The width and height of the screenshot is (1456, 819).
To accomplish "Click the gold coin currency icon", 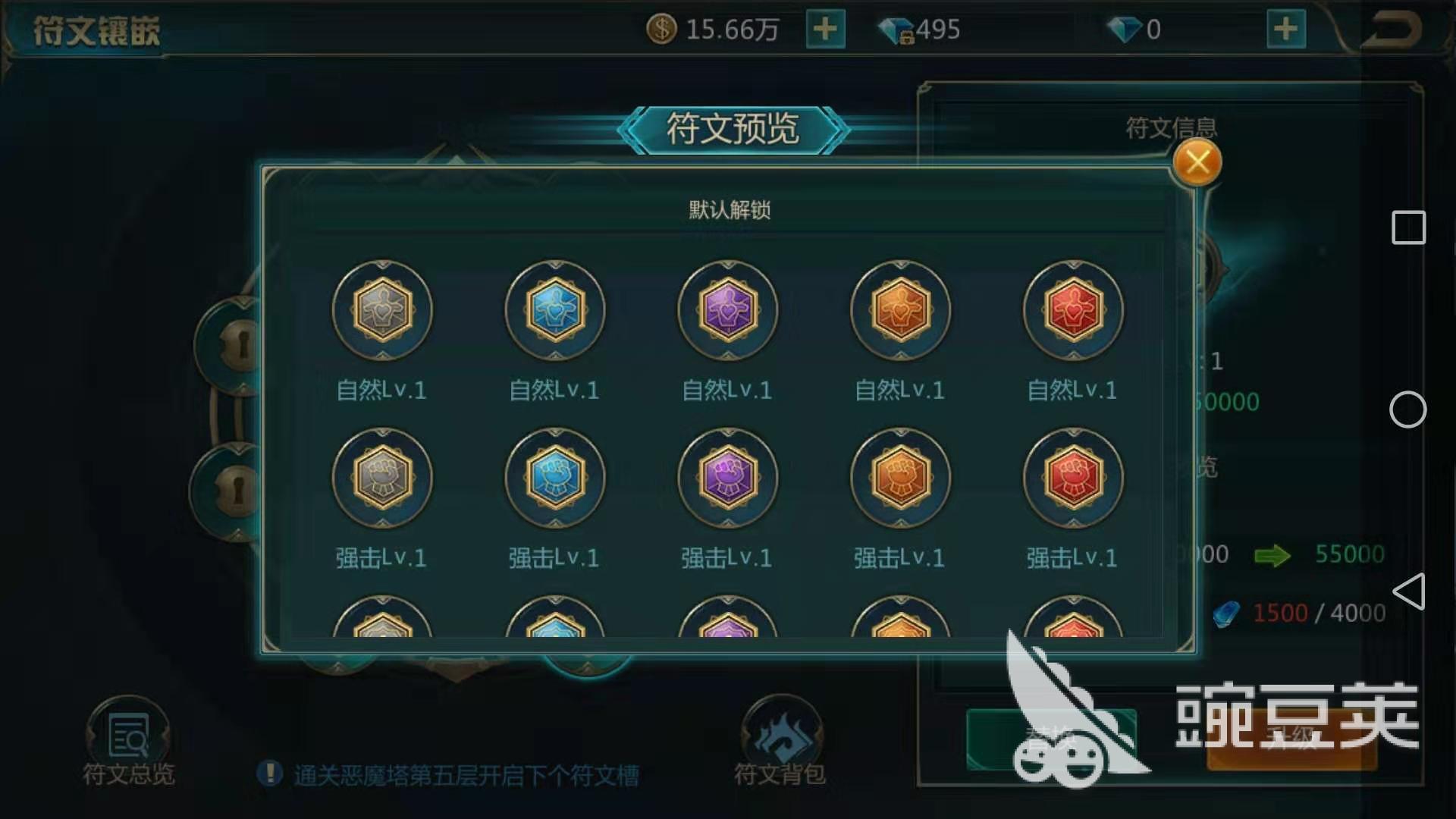I will 661,29.
